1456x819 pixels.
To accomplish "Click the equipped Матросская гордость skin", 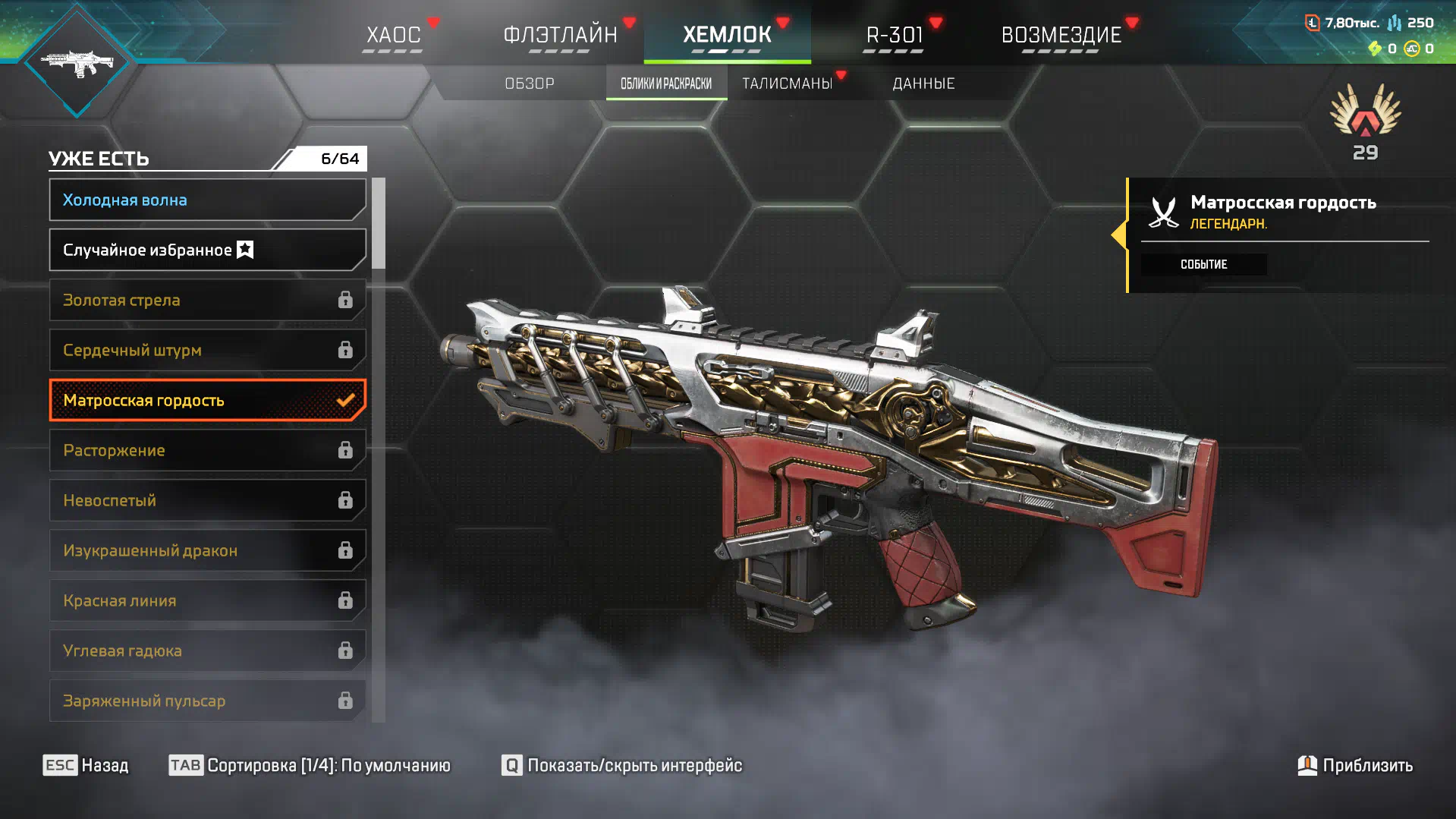I will click(x=207, y=400).
